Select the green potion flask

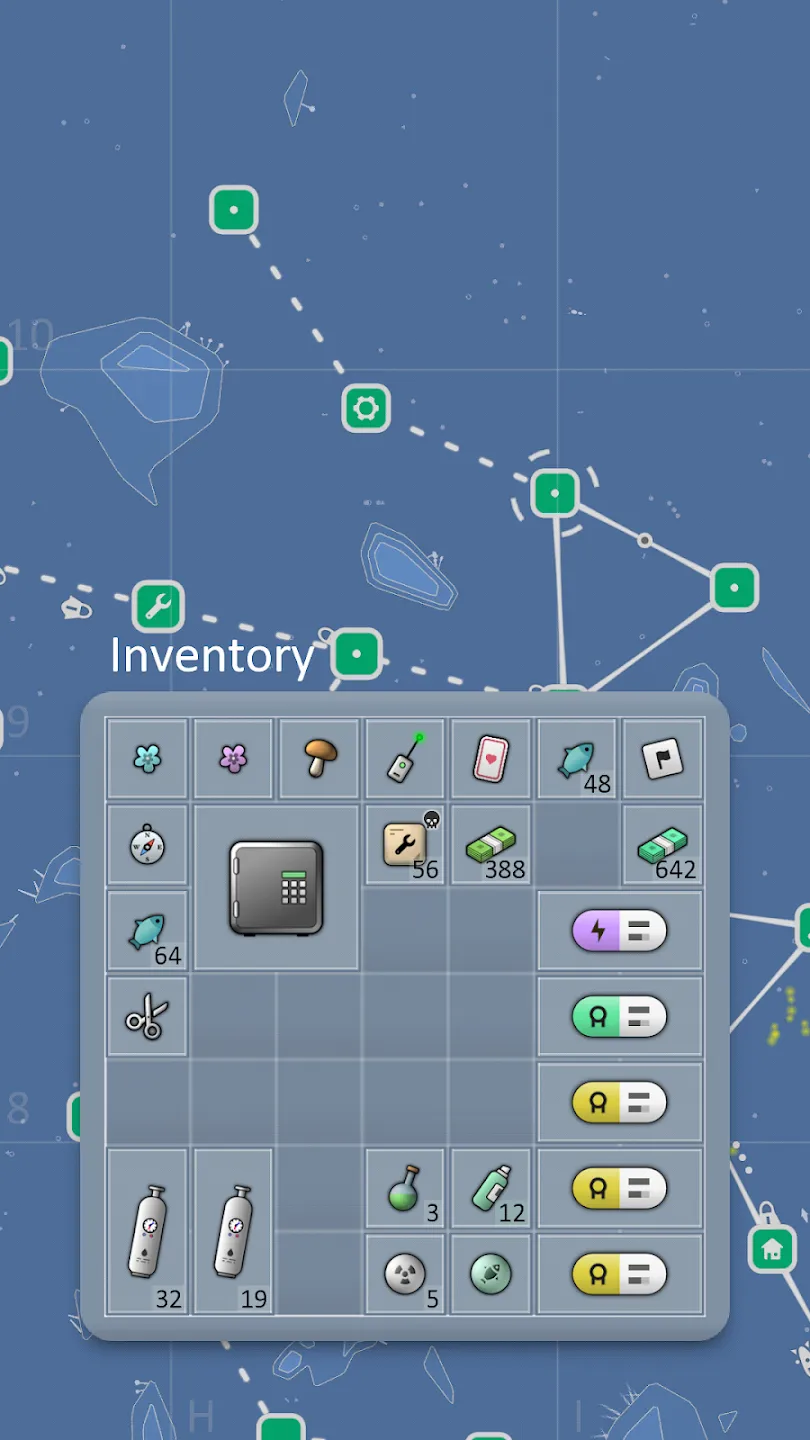tap(405, 1189)
